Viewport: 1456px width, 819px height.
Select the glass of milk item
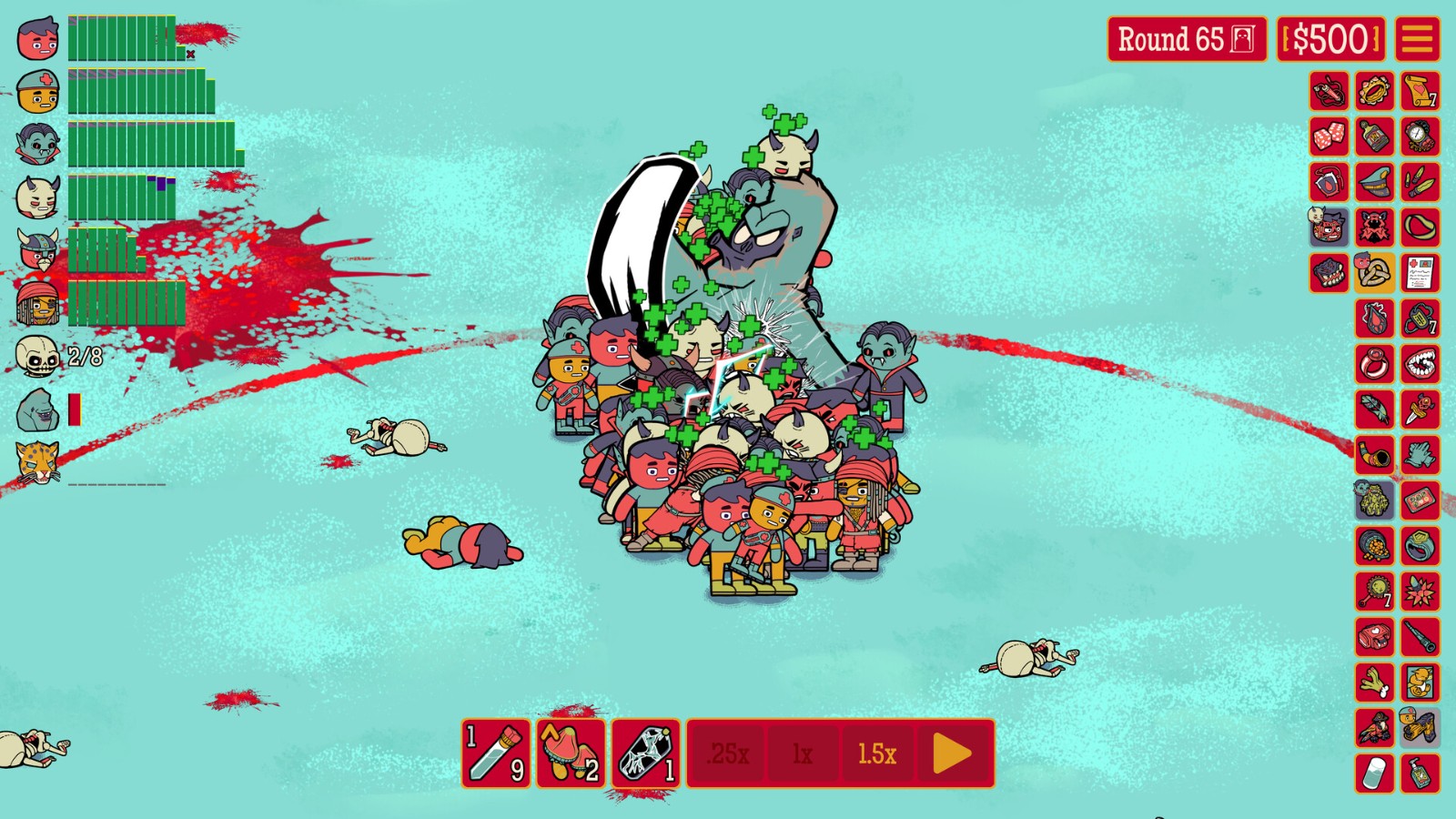pos(1374,773)
